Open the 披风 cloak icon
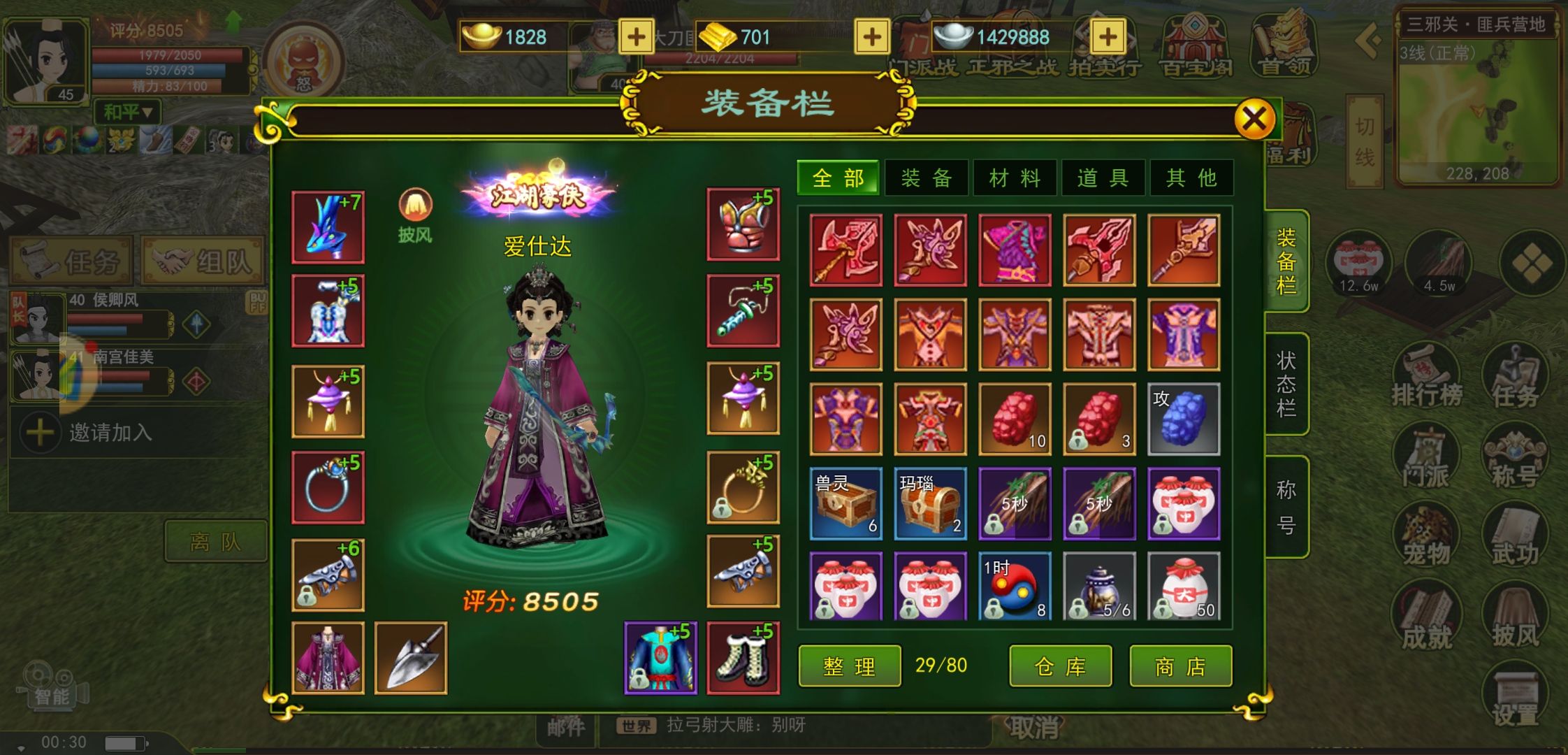The width and height of the screenshot is (1568, 755). [415, 213]
